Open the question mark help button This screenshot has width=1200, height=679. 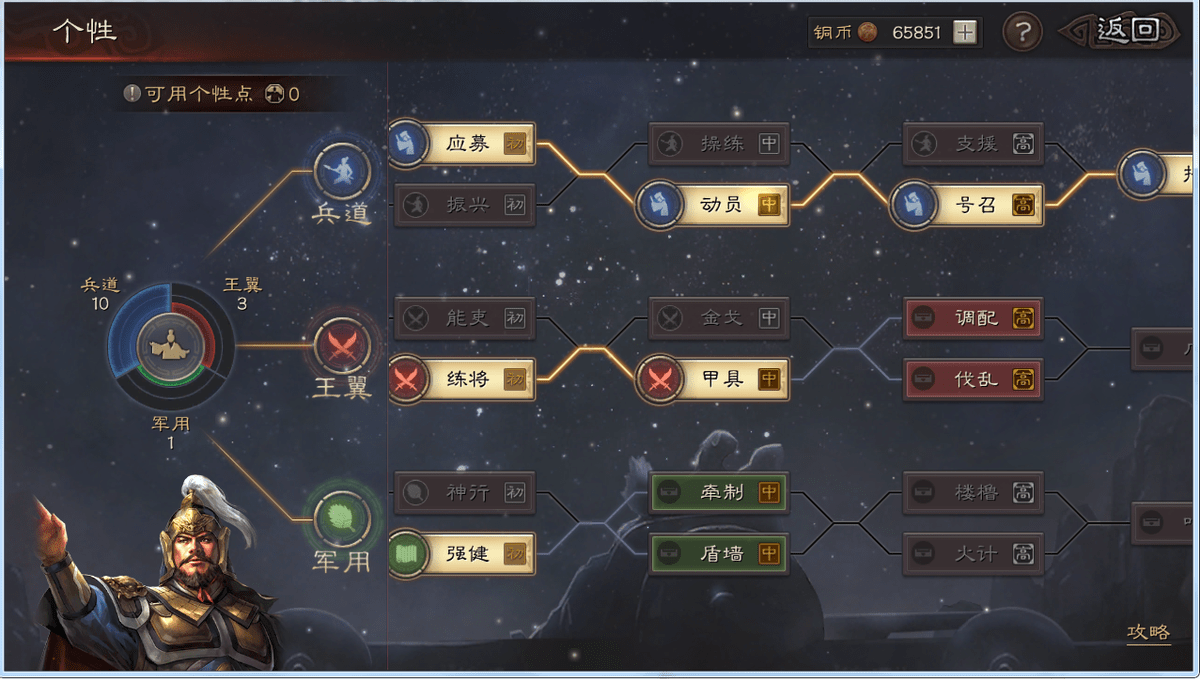(x=1021, y=33)
